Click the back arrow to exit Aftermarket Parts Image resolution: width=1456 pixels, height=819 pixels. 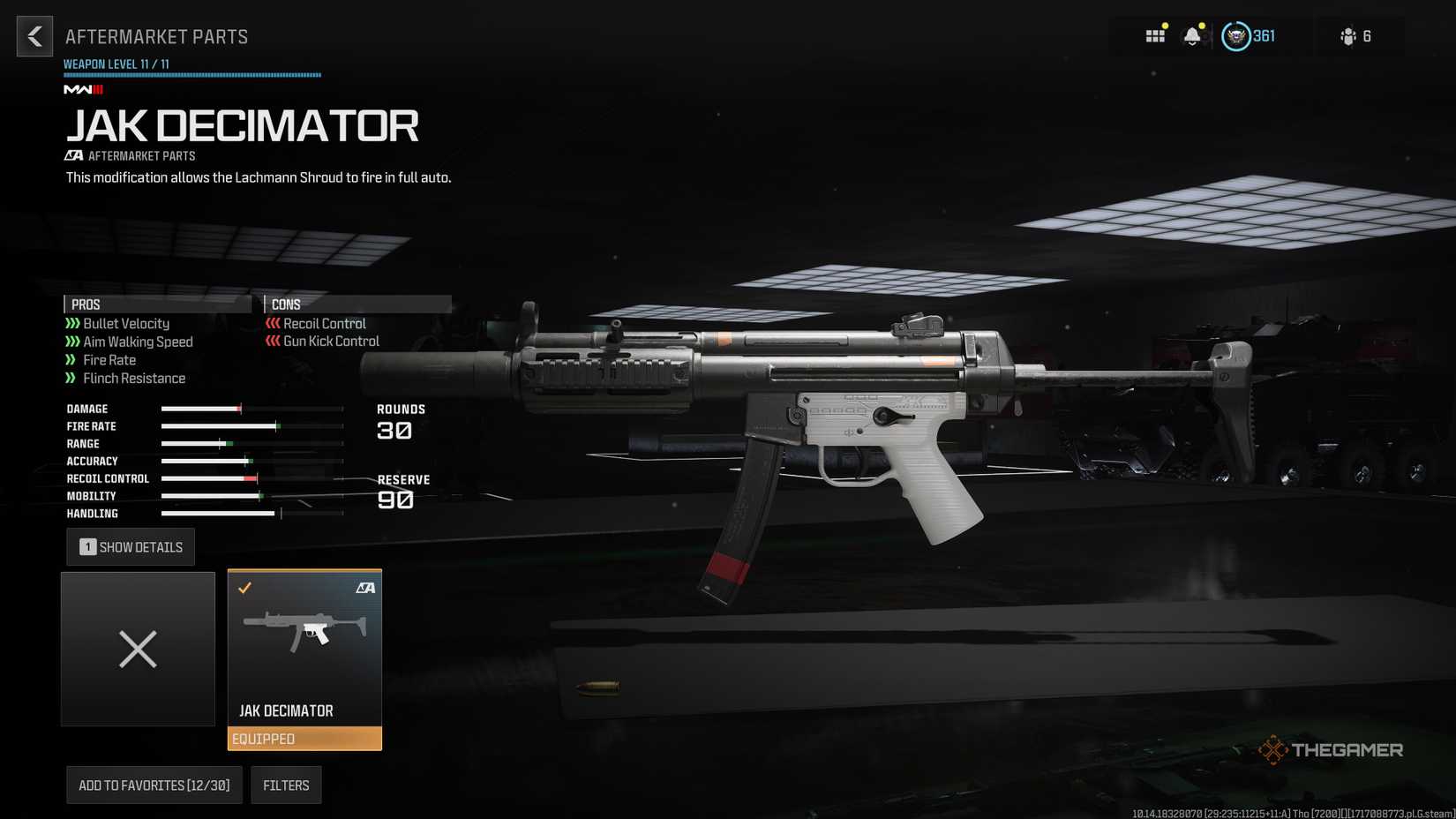pos(34,36)
